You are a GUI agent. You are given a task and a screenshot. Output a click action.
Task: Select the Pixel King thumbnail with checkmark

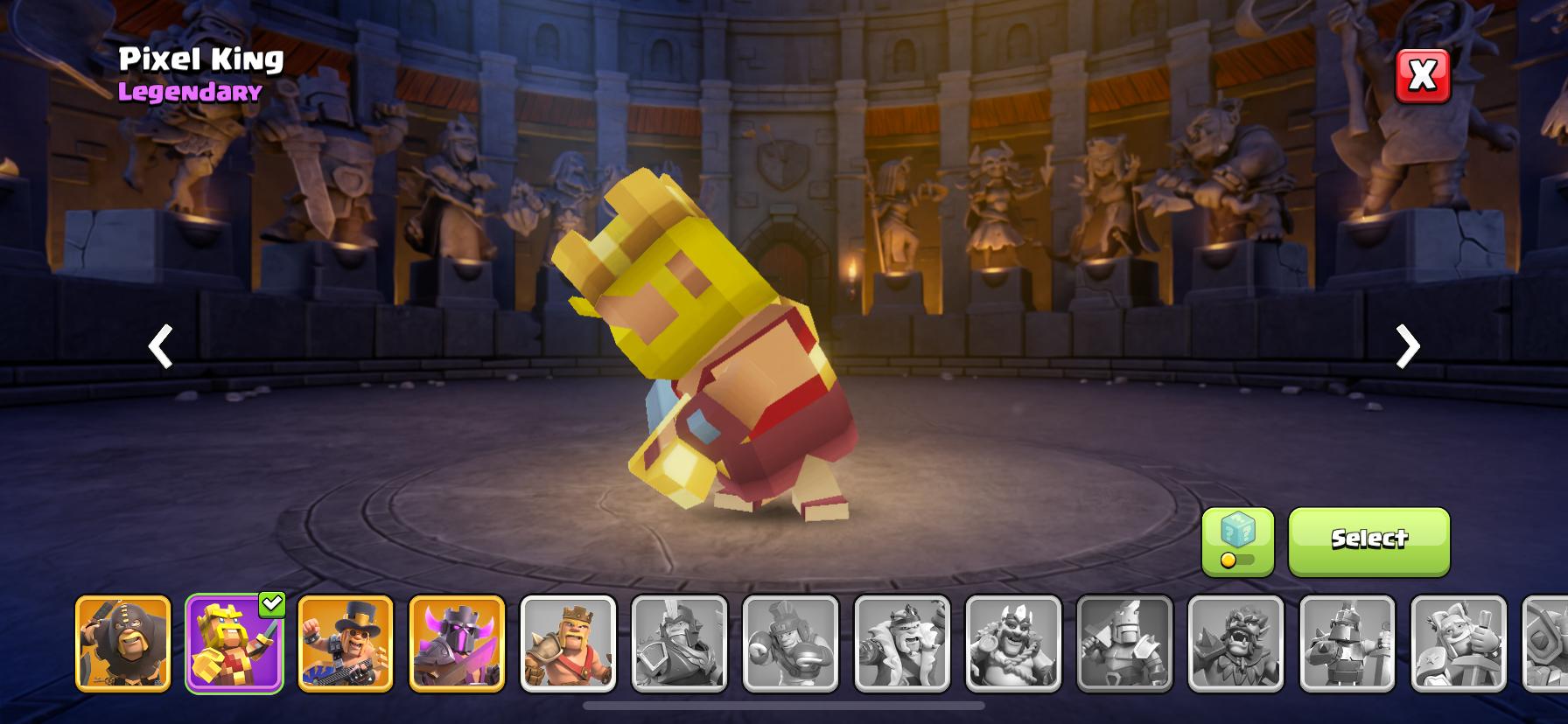tap(234, 644)
